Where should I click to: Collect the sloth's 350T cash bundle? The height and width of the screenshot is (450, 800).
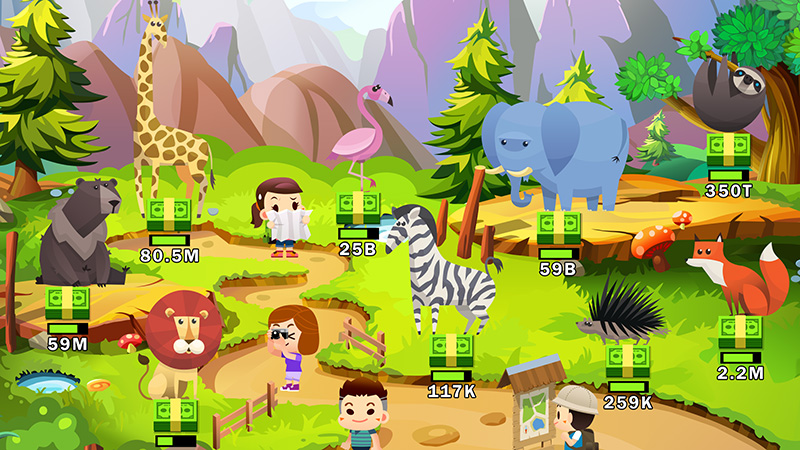pos(728,150)
